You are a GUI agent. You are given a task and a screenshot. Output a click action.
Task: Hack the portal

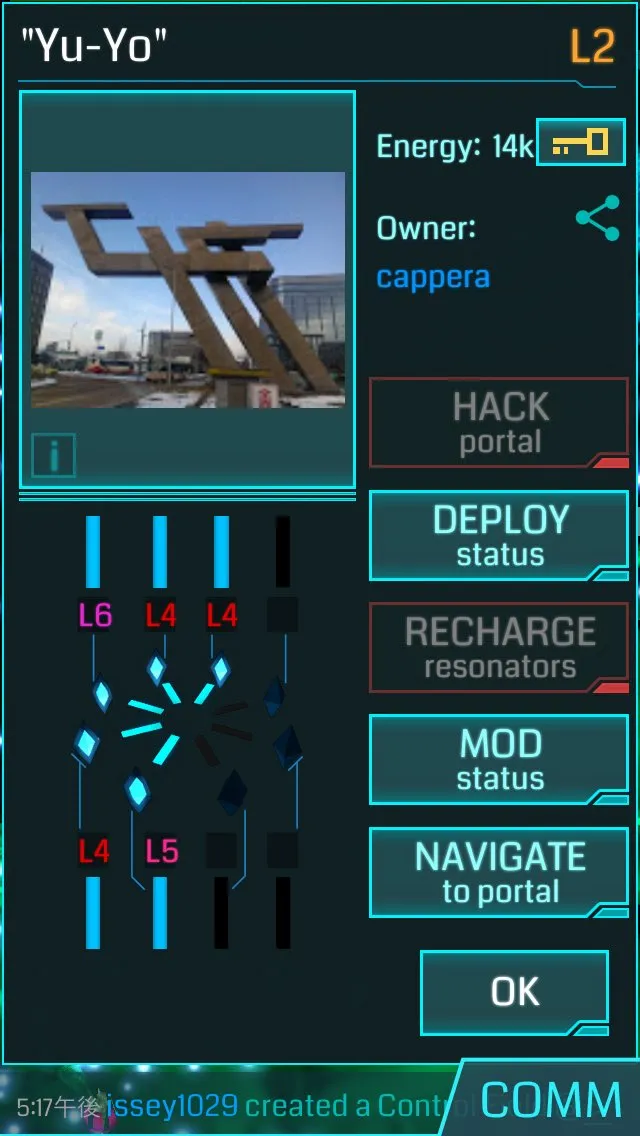tap(499, 423)
